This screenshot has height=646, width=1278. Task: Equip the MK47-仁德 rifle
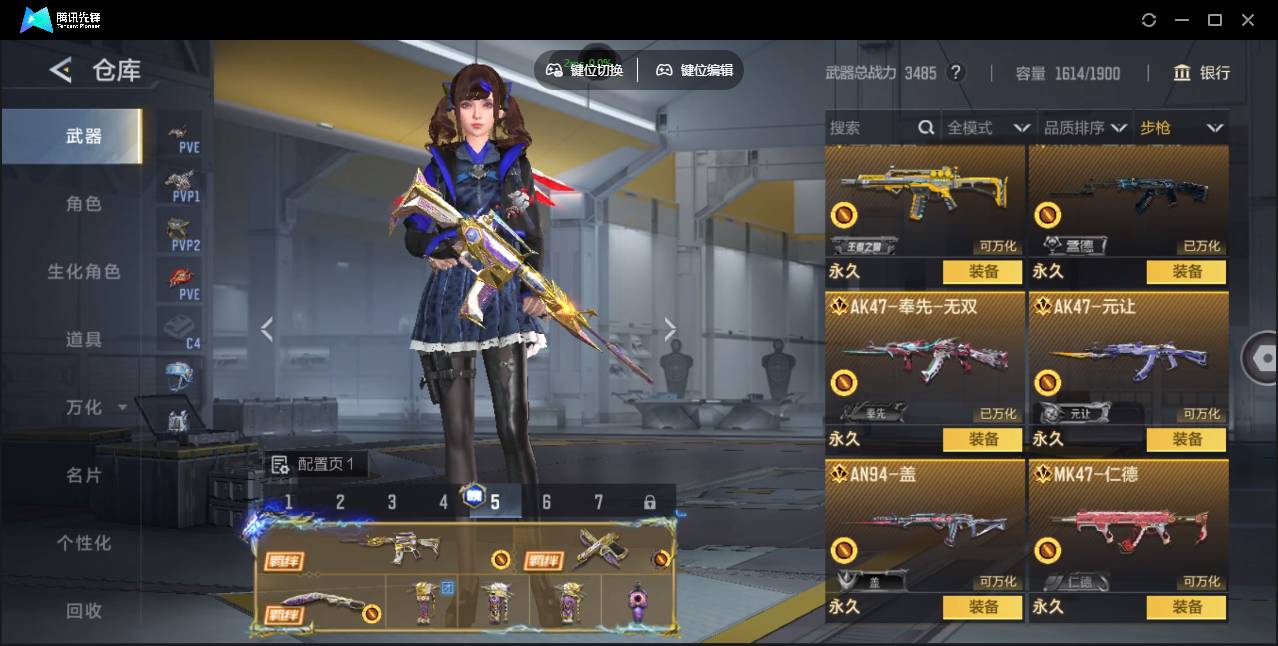point(1186,607)
